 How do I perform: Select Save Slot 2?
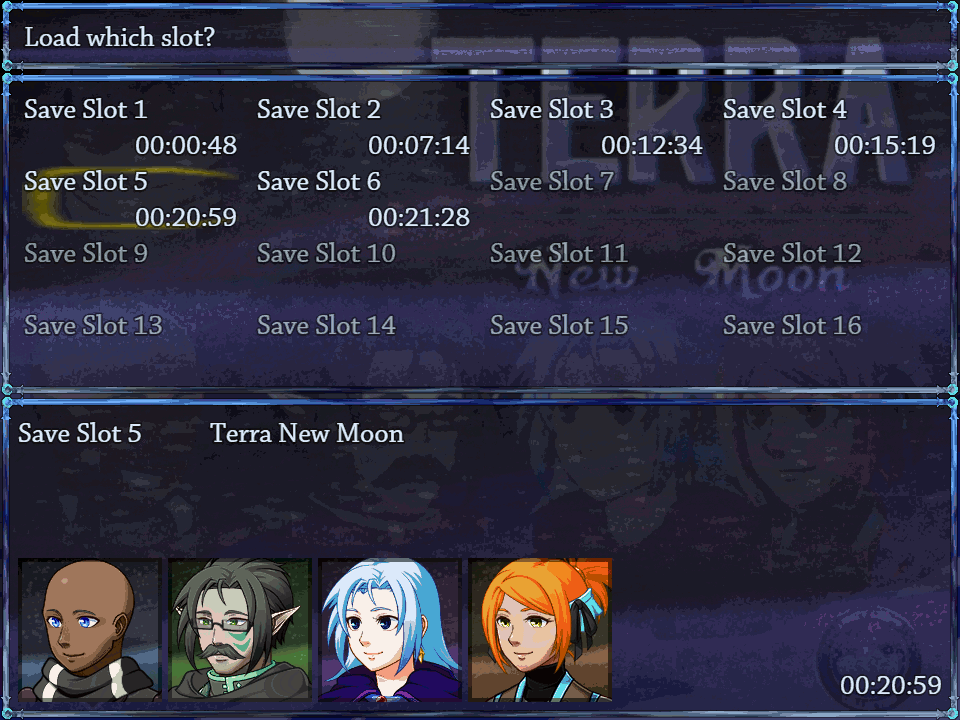pos(363,127)
